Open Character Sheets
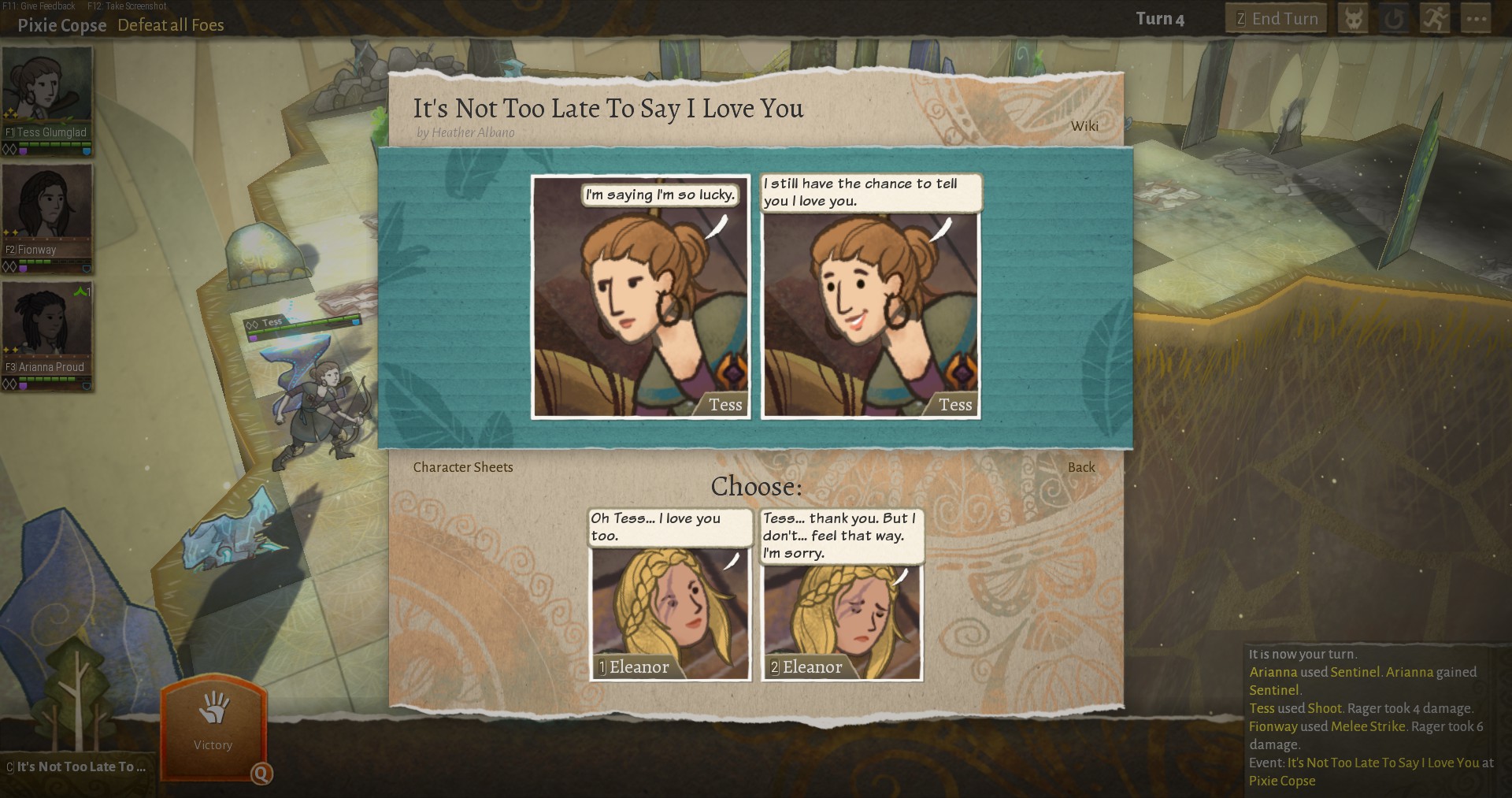Image resolution: width=1512 pixels, height=798 pixels. (x=462, y=467)
